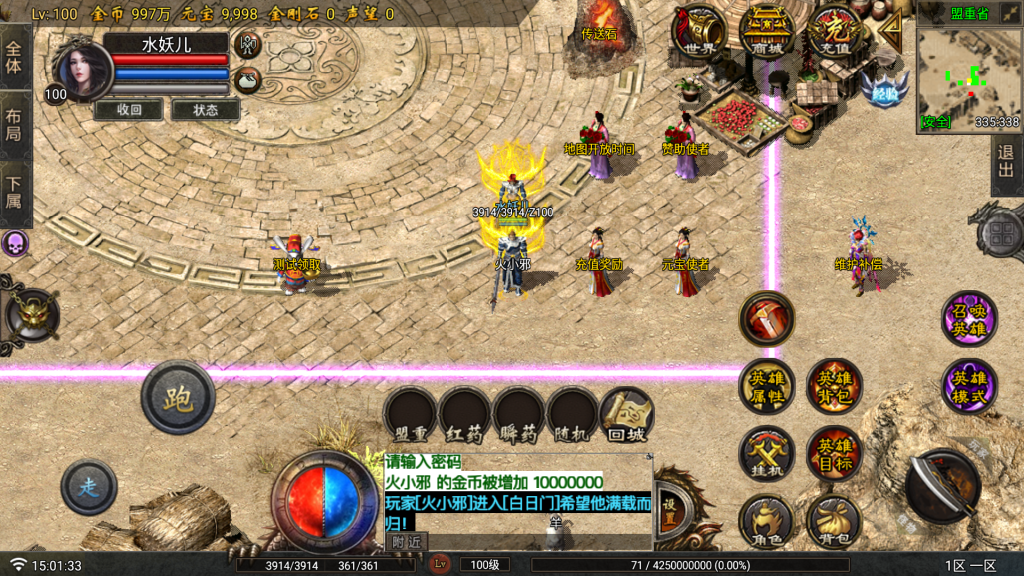Open the 世界 world chat horn icon

pyautogui.click(x=700, y=32)
